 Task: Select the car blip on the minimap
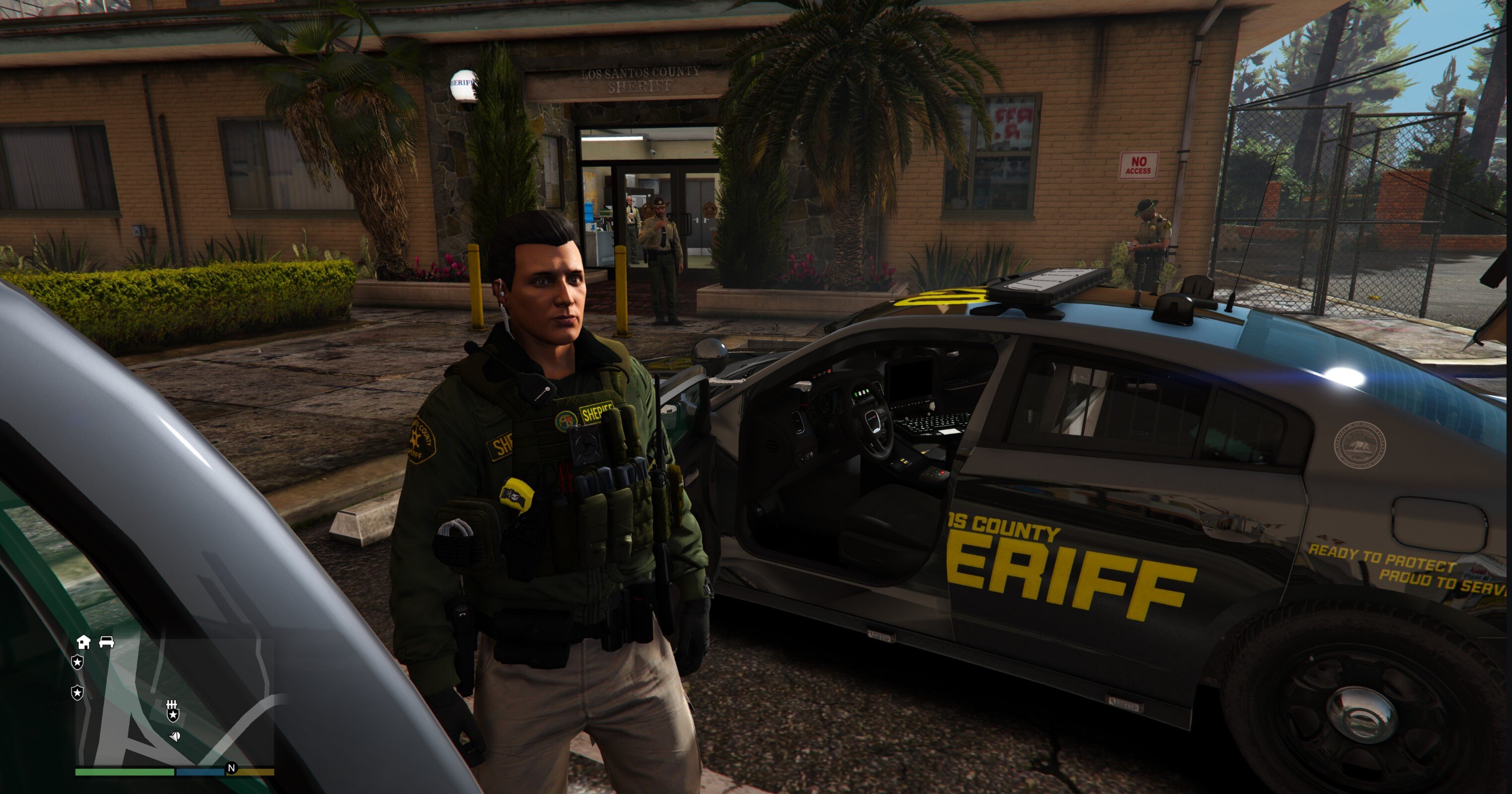pos(106,642)
